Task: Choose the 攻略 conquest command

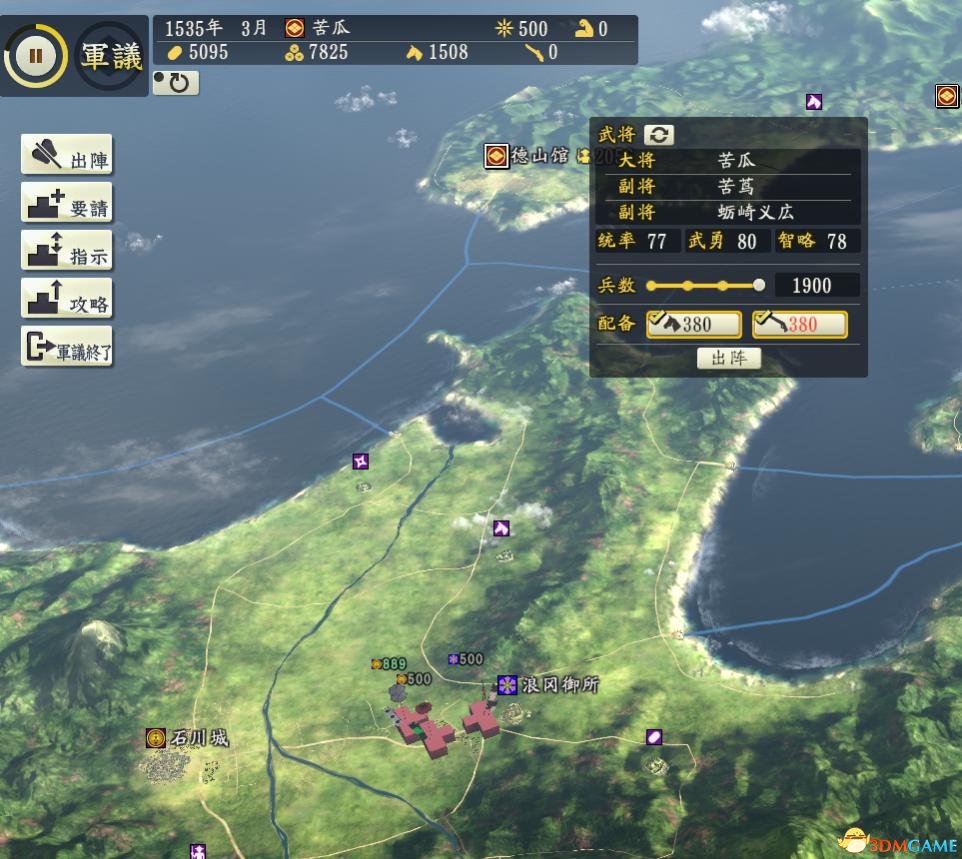Action: click(67, 301)
